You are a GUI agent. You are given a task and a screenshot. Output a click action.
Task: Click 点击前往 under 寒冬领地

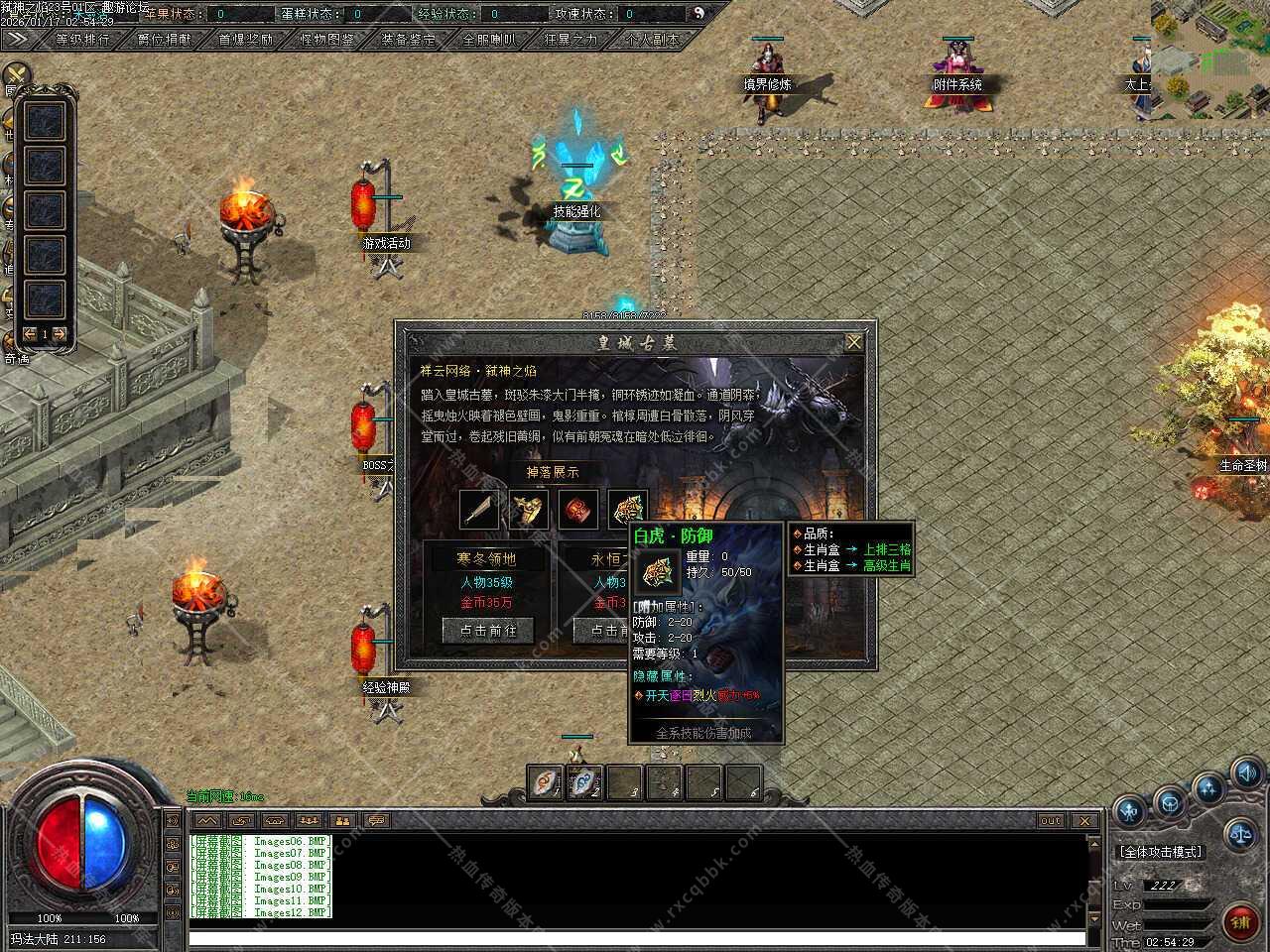(x=488, y=630)
